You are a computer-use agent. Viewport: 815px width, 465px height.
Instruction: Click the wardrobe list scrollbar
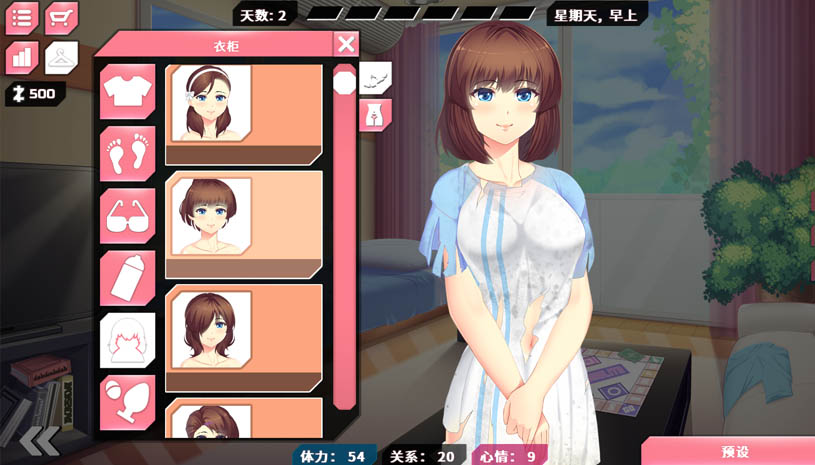pos(344,240)
